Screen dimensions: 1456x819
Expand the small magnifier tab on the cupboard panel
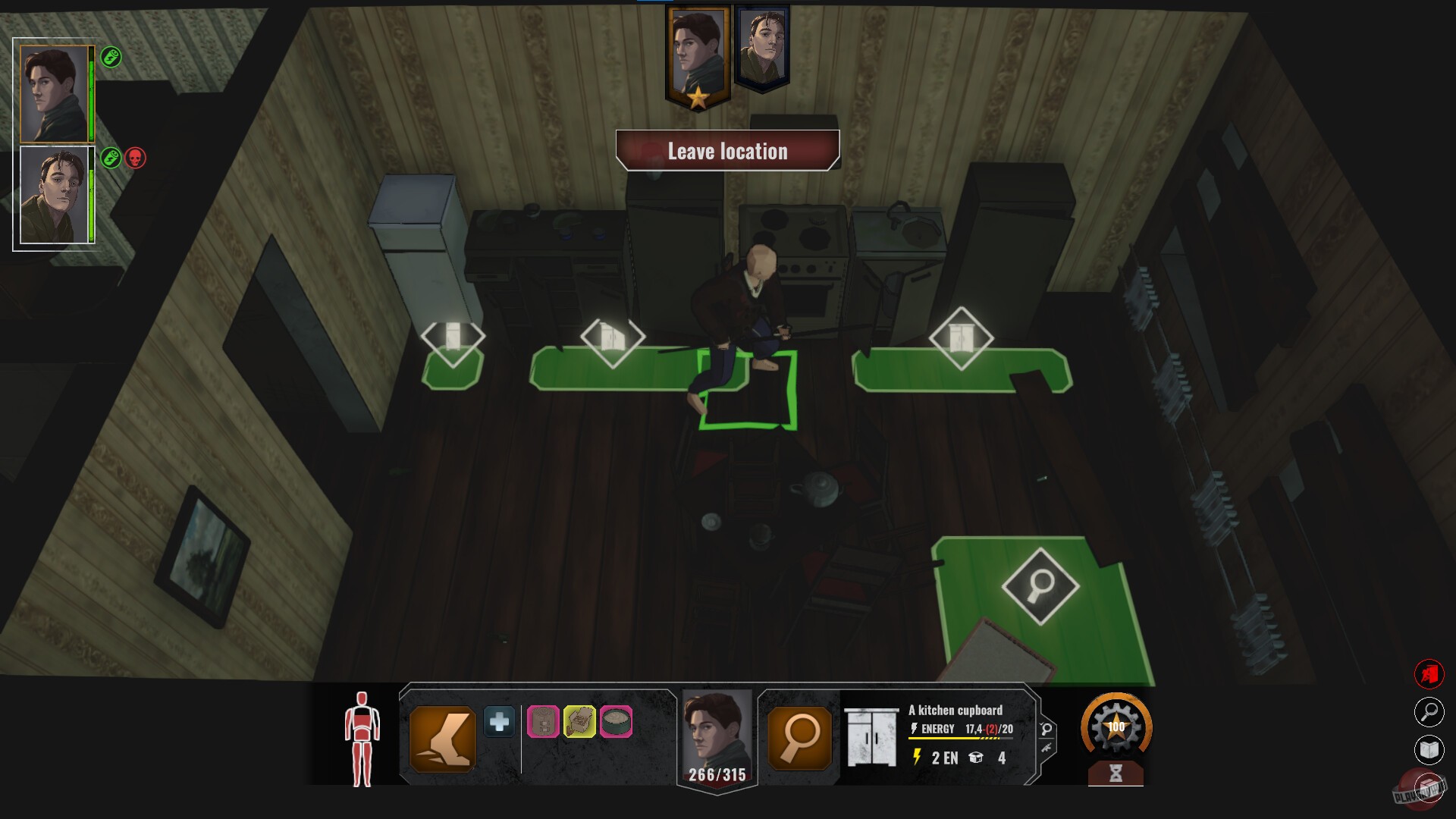click(1046, 730)
